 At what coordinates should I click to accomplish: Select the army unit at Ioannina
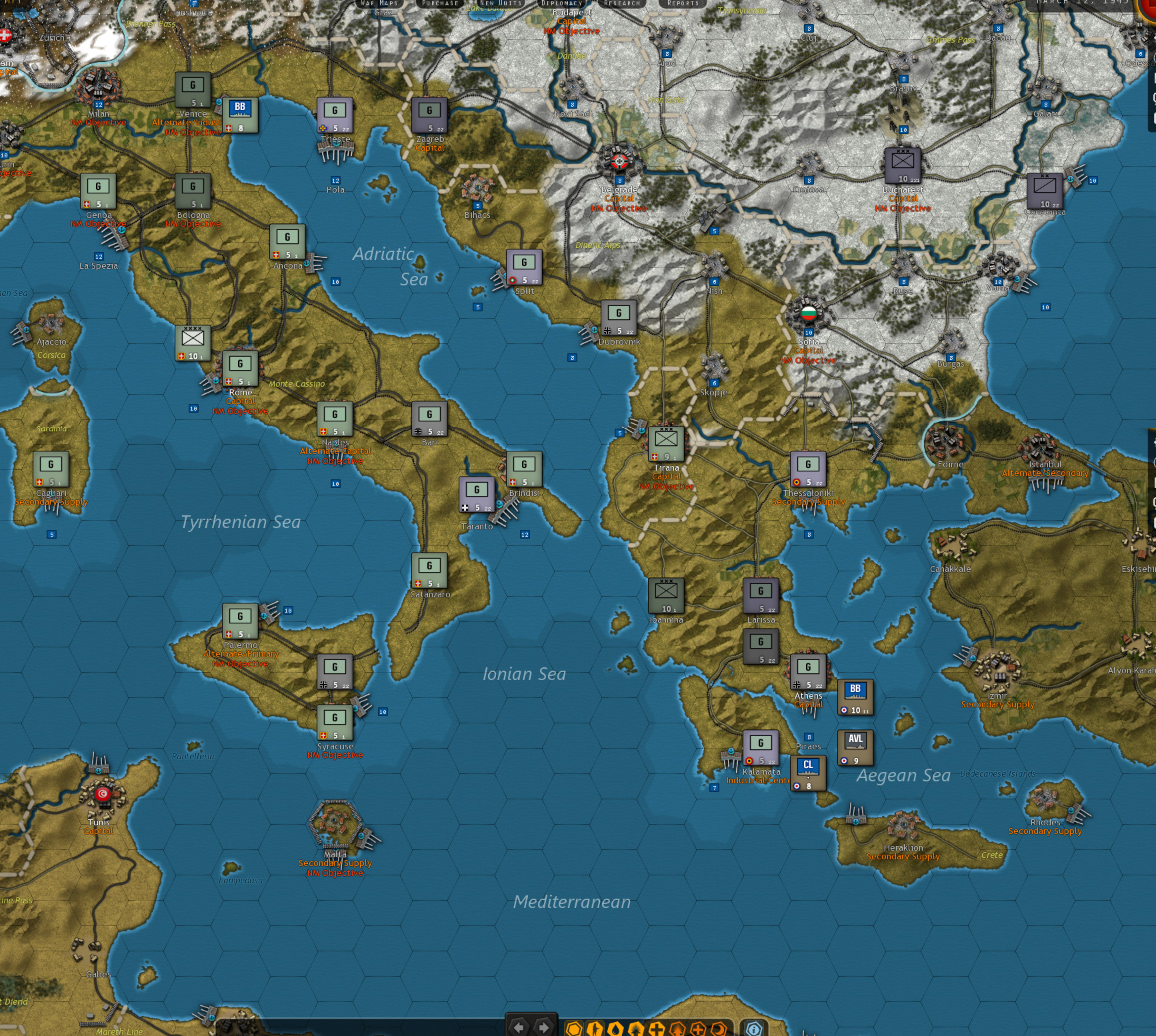[x=666, y=595]
